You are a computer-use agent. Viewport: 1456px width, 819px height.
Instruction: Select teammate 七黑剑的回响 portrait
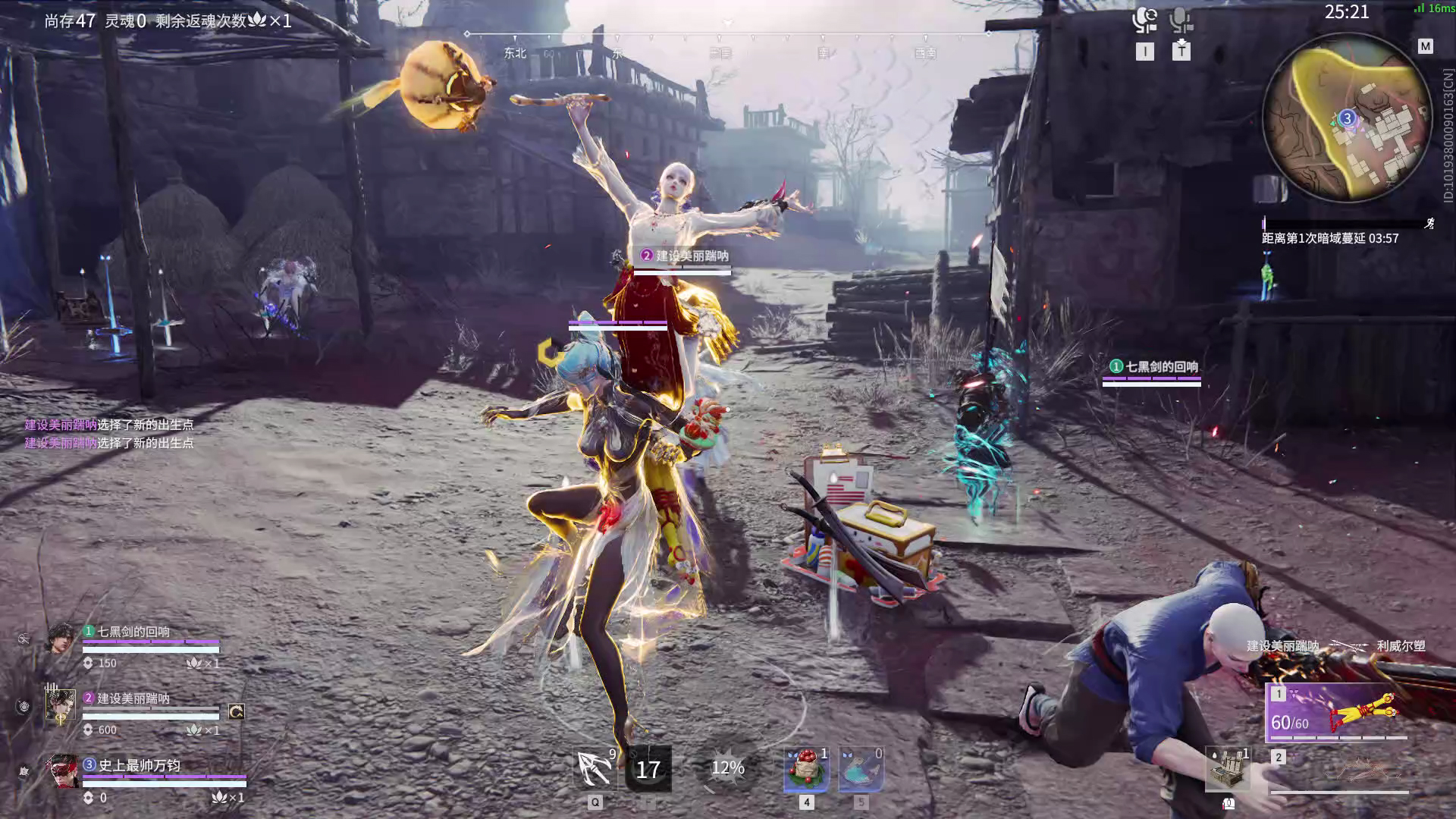(x=61, y=639)
